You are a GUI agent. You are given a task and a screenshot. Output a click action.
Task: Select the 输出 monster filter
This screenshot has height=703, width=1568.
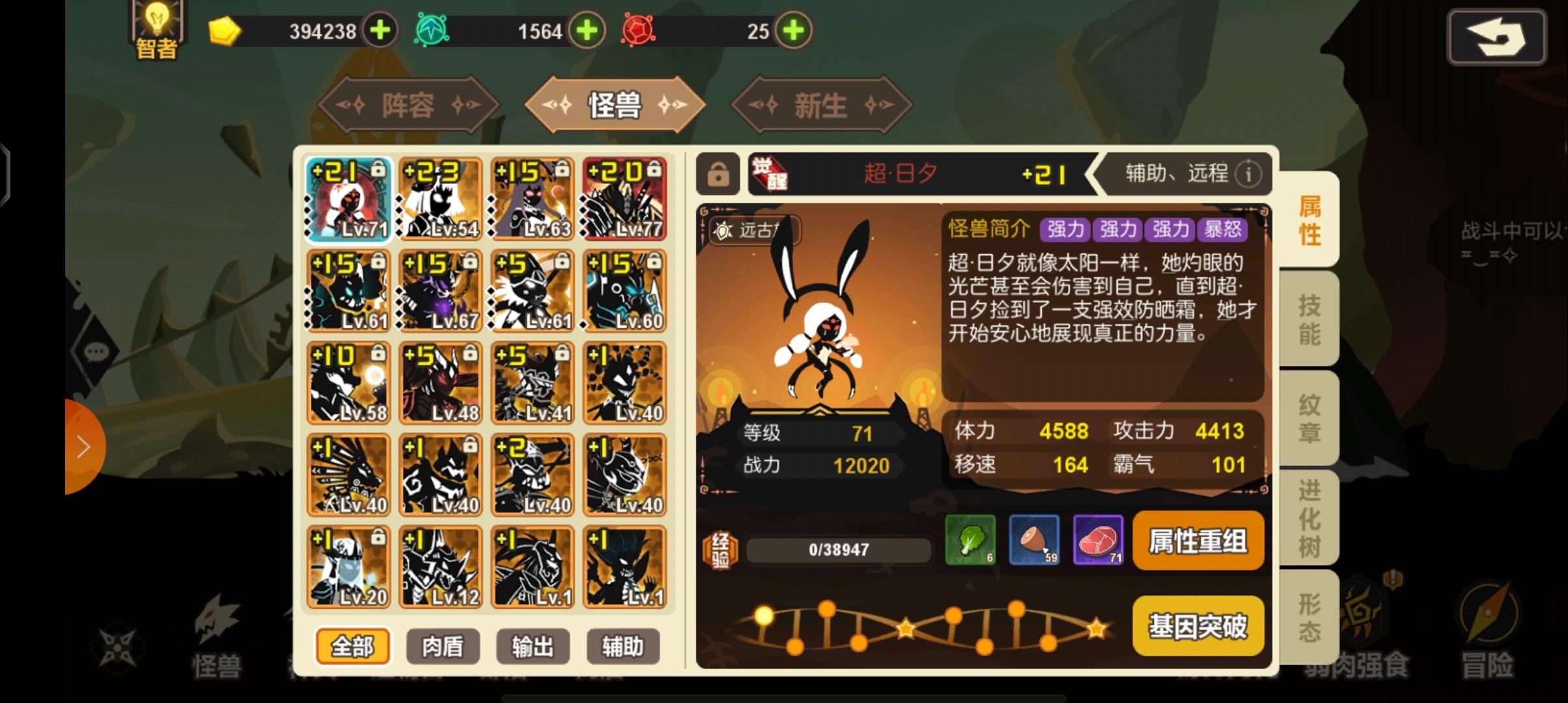[x=532, y=646]
